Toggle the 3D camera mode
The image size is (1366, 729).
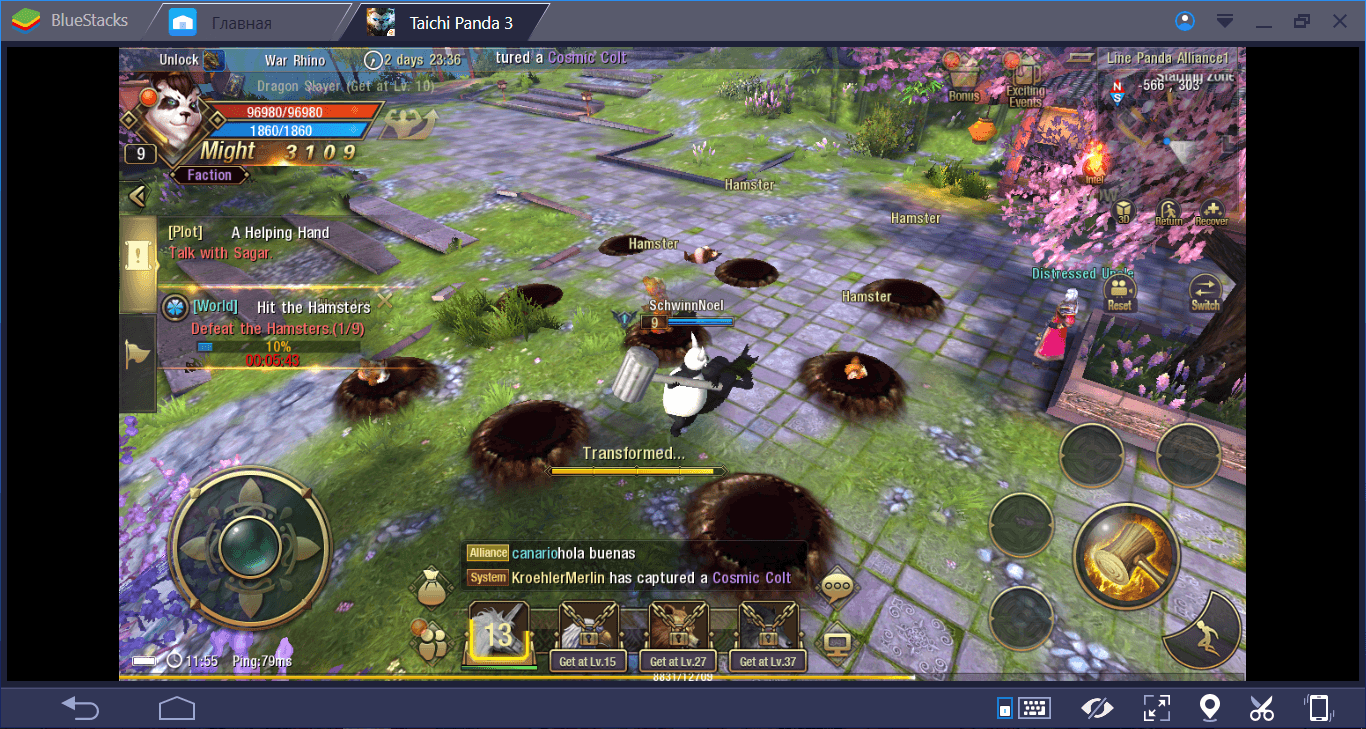[1123, 211]
